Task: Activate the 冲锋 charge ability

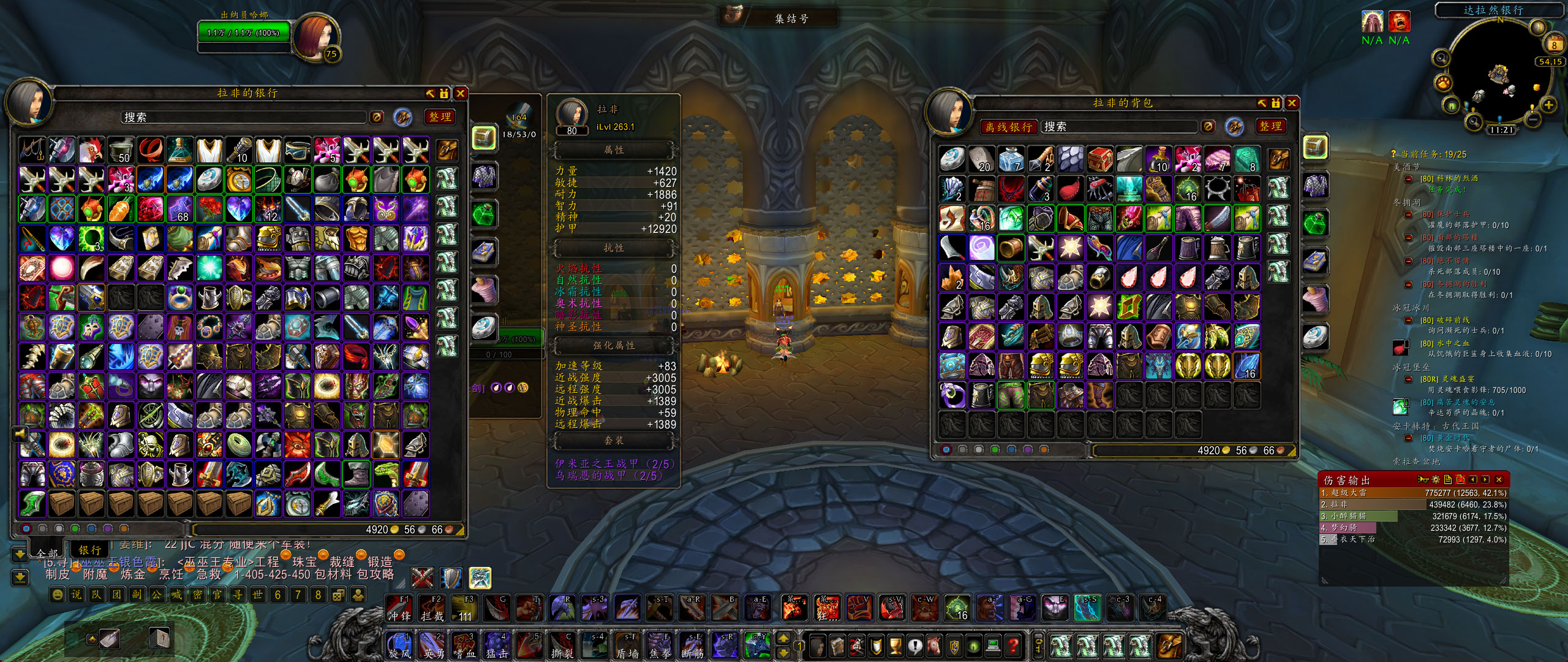Action: coord(399,608)
